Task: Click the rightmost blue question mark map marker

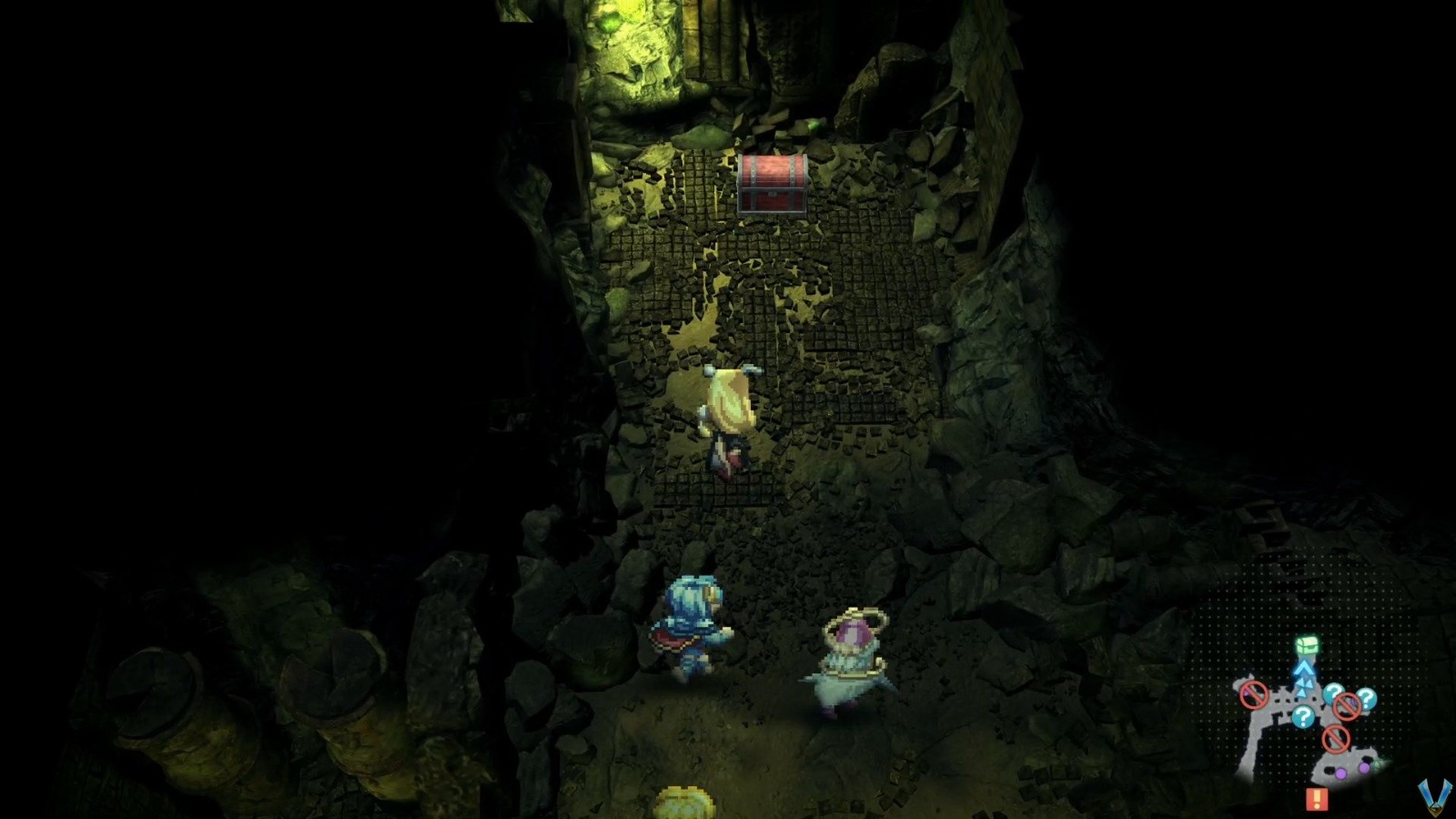Action: tap(1365, 697)
